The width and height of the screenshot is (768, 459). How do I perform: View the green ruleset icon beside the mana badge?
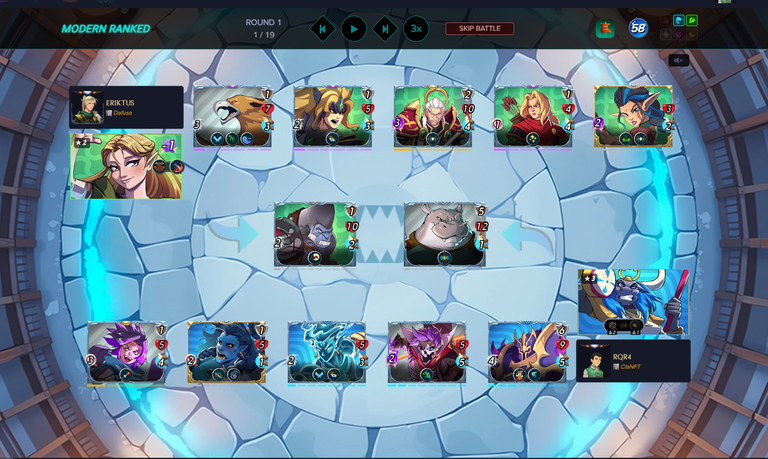pos(605,29)
